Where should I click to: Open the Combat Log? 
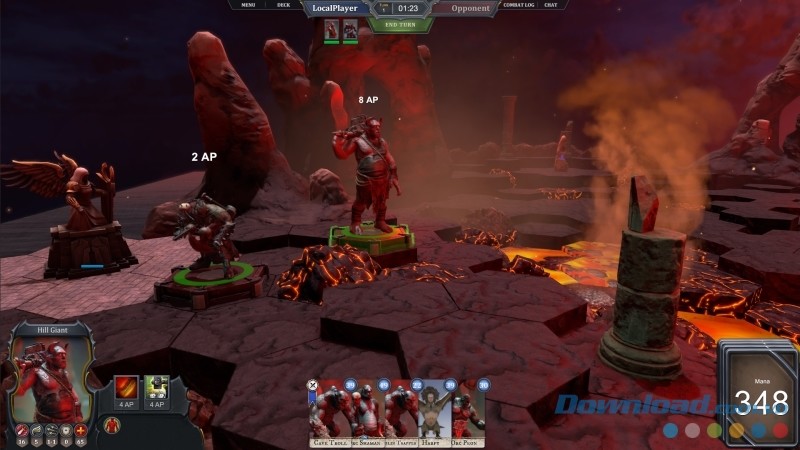click(x=518, y=6)
